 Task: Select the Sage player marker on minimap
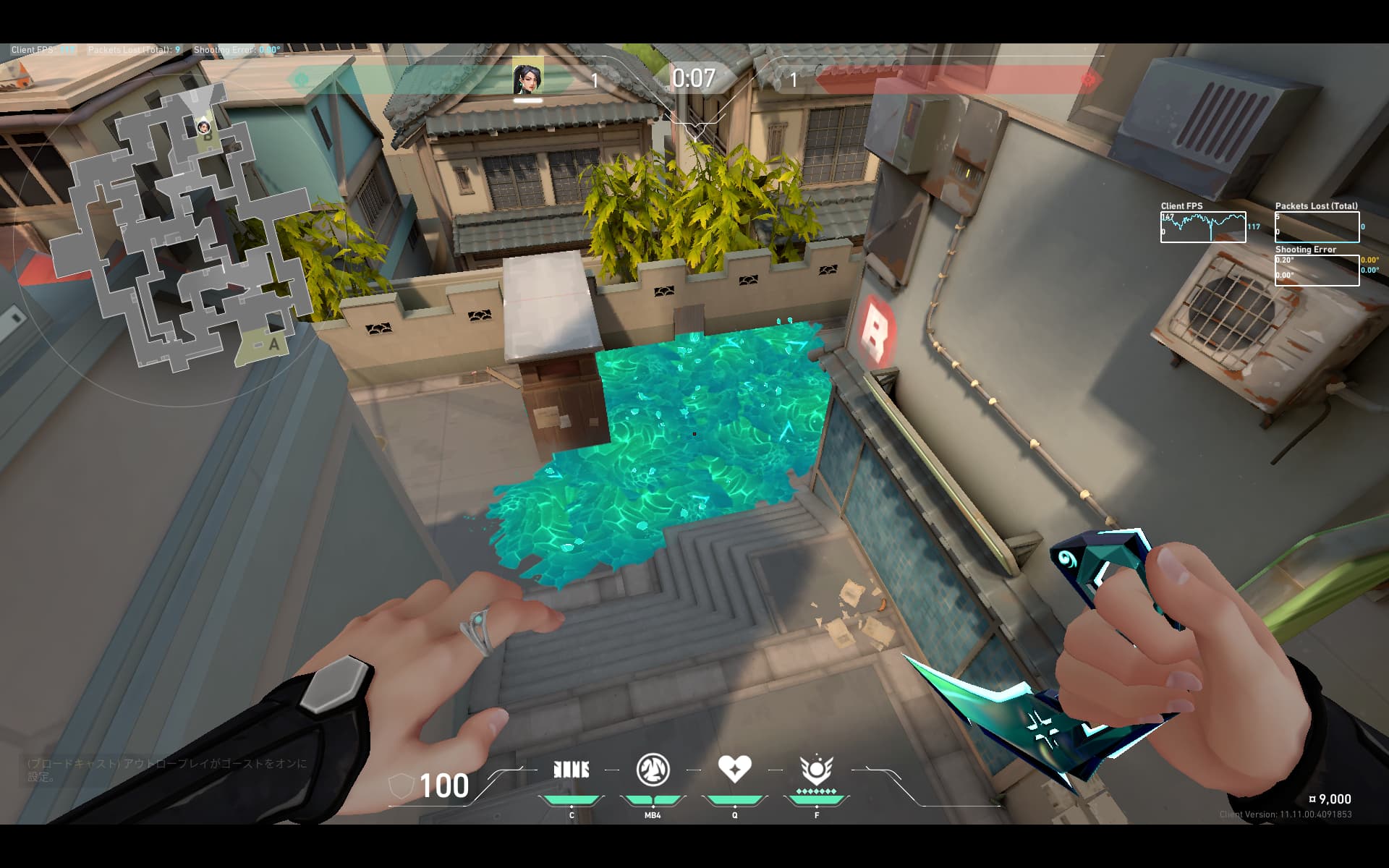[x=203, y=127]
